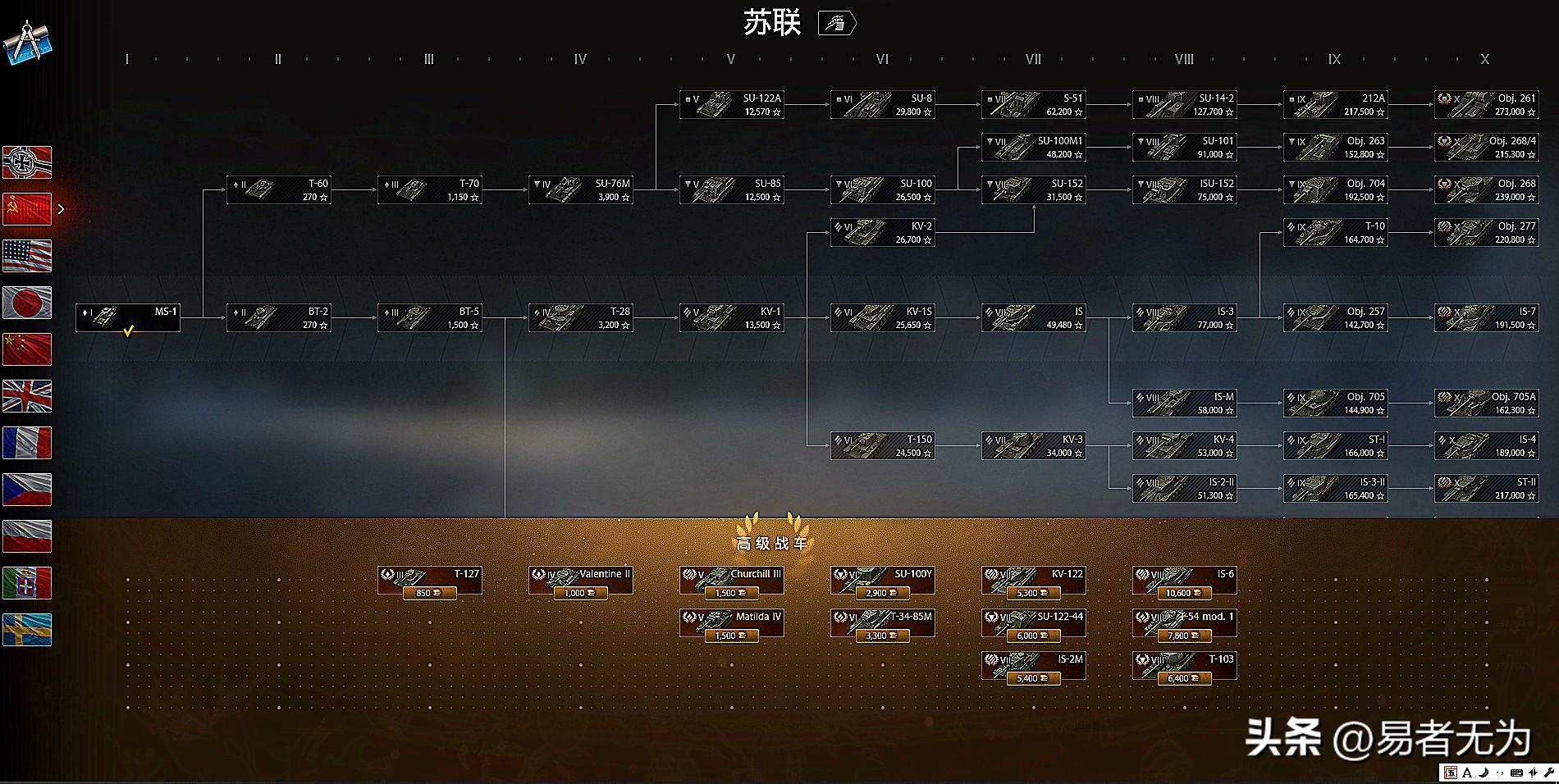The image size is (1559, 784).
Task: Select the MS-1 starter tank node
Action: pyautogui.click(x=128, y=317)
